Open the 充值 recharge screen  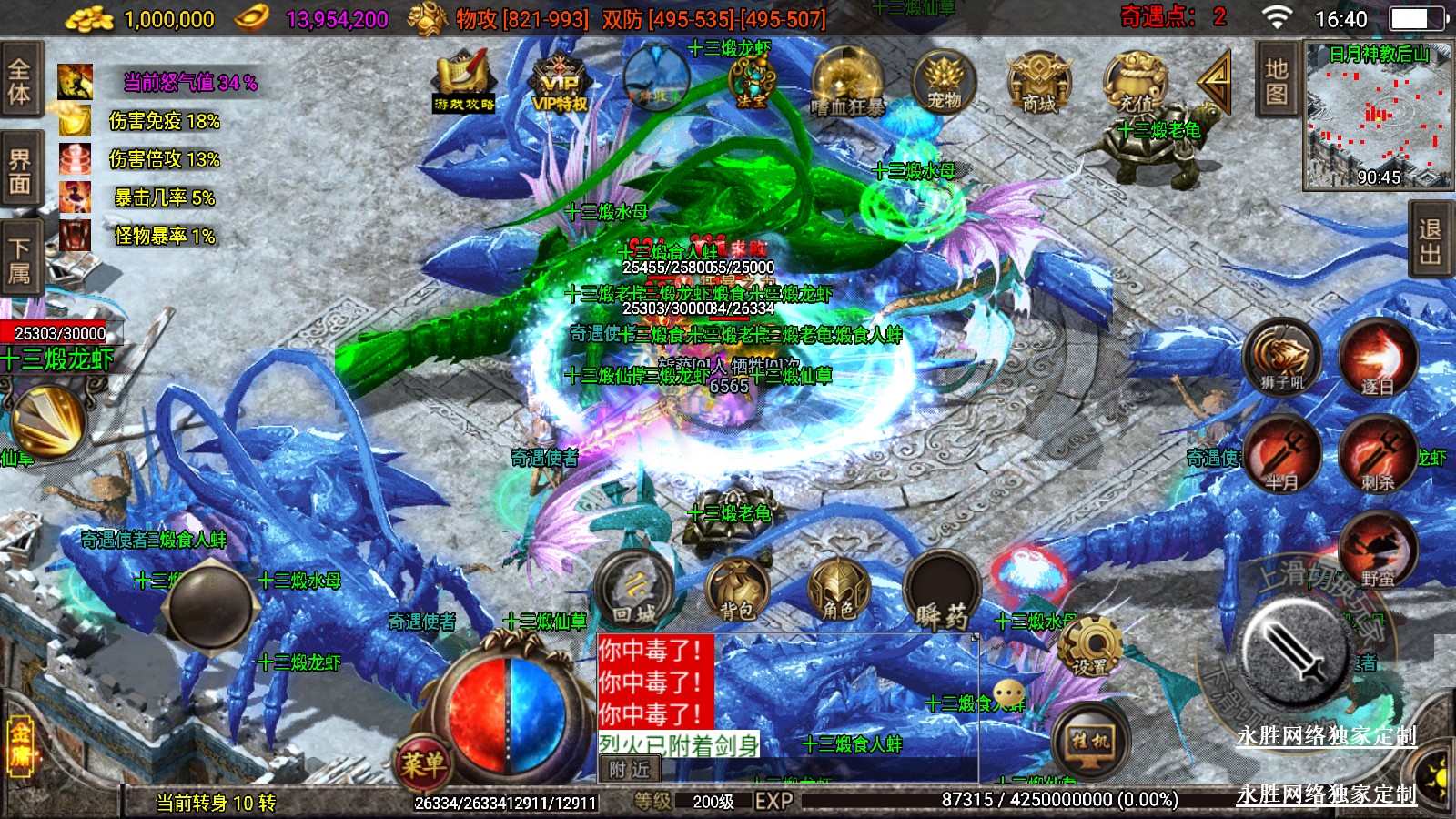(1135, 82)
